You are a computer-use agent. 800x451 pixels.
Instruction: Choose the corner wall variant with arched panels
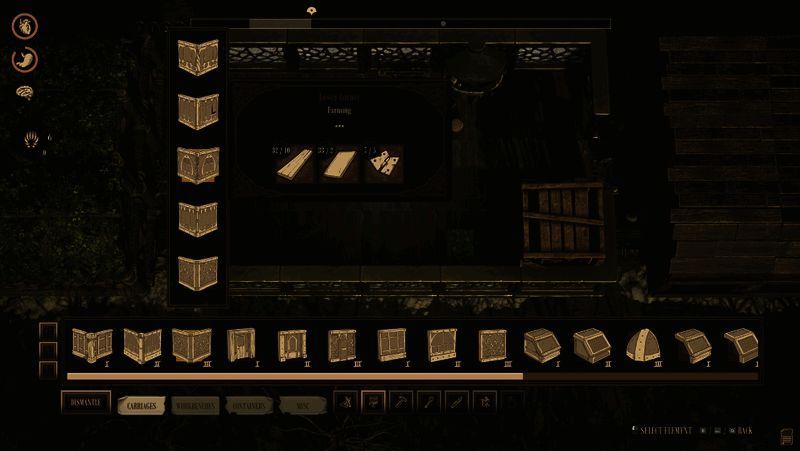[198, 163]
